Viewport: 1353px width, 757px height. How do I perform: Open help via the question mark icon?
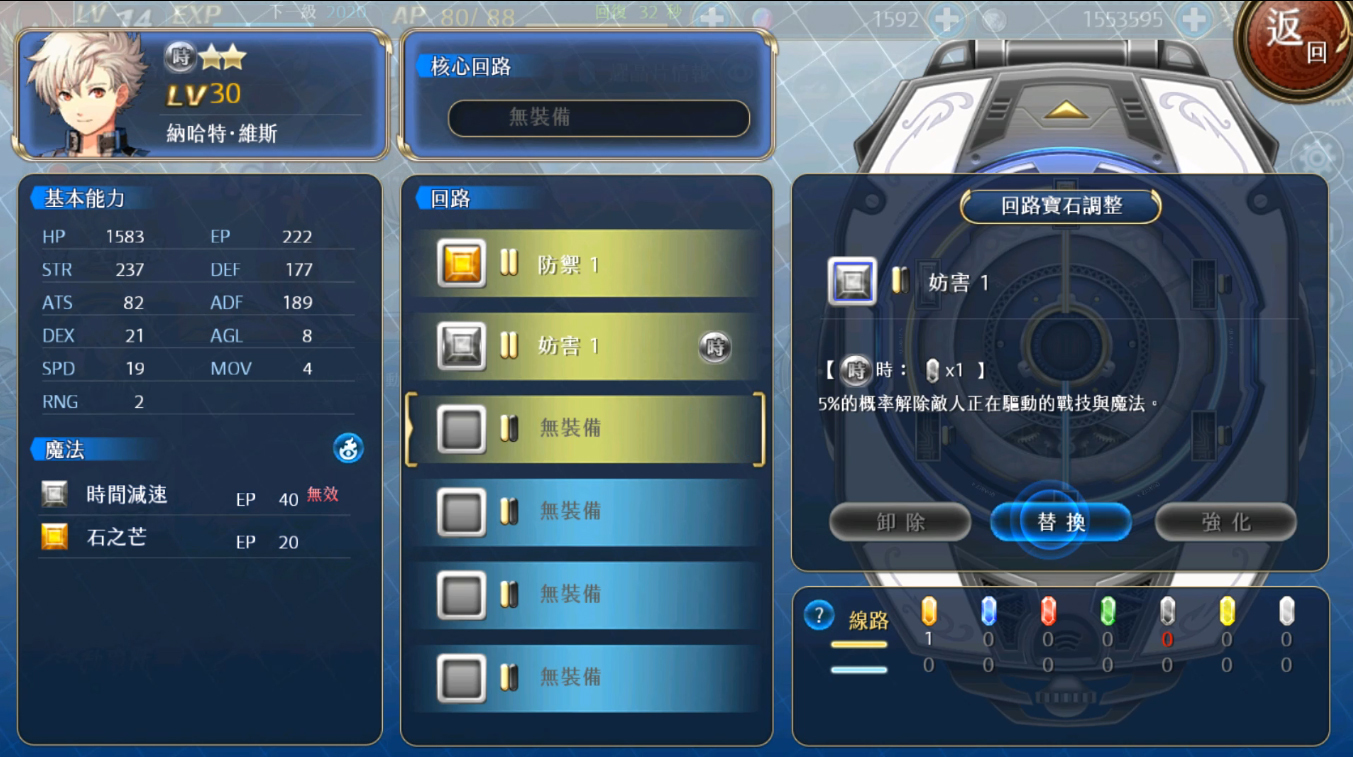818,615
